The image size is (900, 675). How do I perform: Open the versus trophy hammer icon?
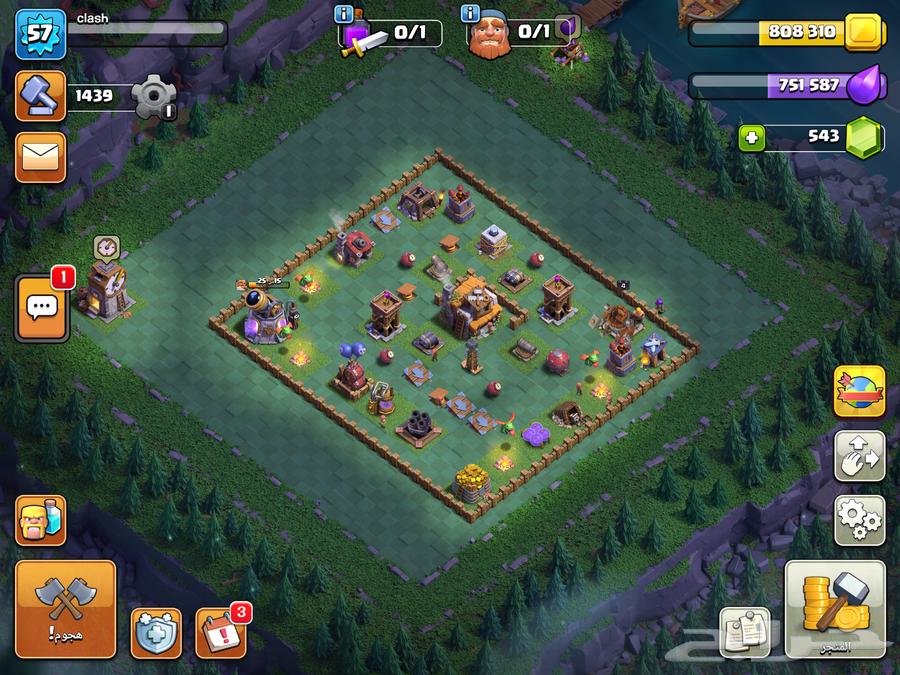tap(41, 97)
